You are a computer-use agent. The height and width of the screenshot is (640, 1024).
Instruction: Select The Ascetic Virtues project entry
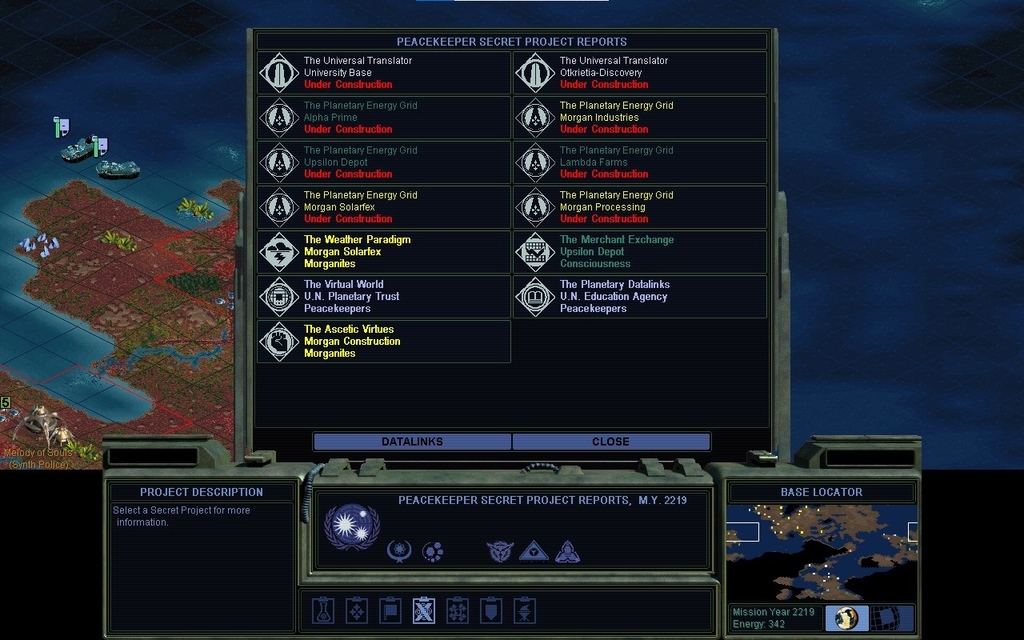(384, 341)
